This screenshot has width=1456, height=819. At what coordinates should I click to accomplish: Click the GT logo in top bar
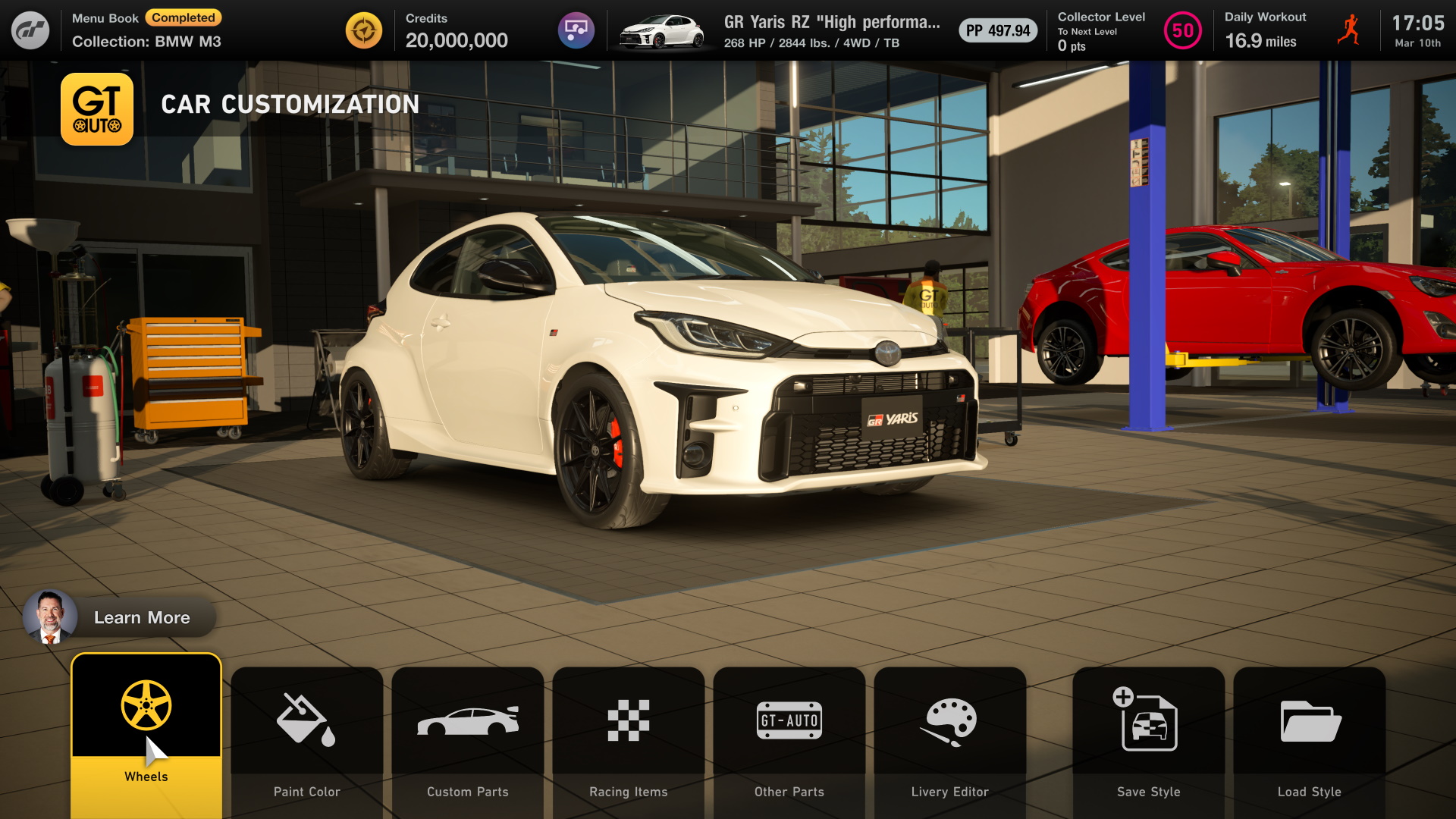[30, 30]
